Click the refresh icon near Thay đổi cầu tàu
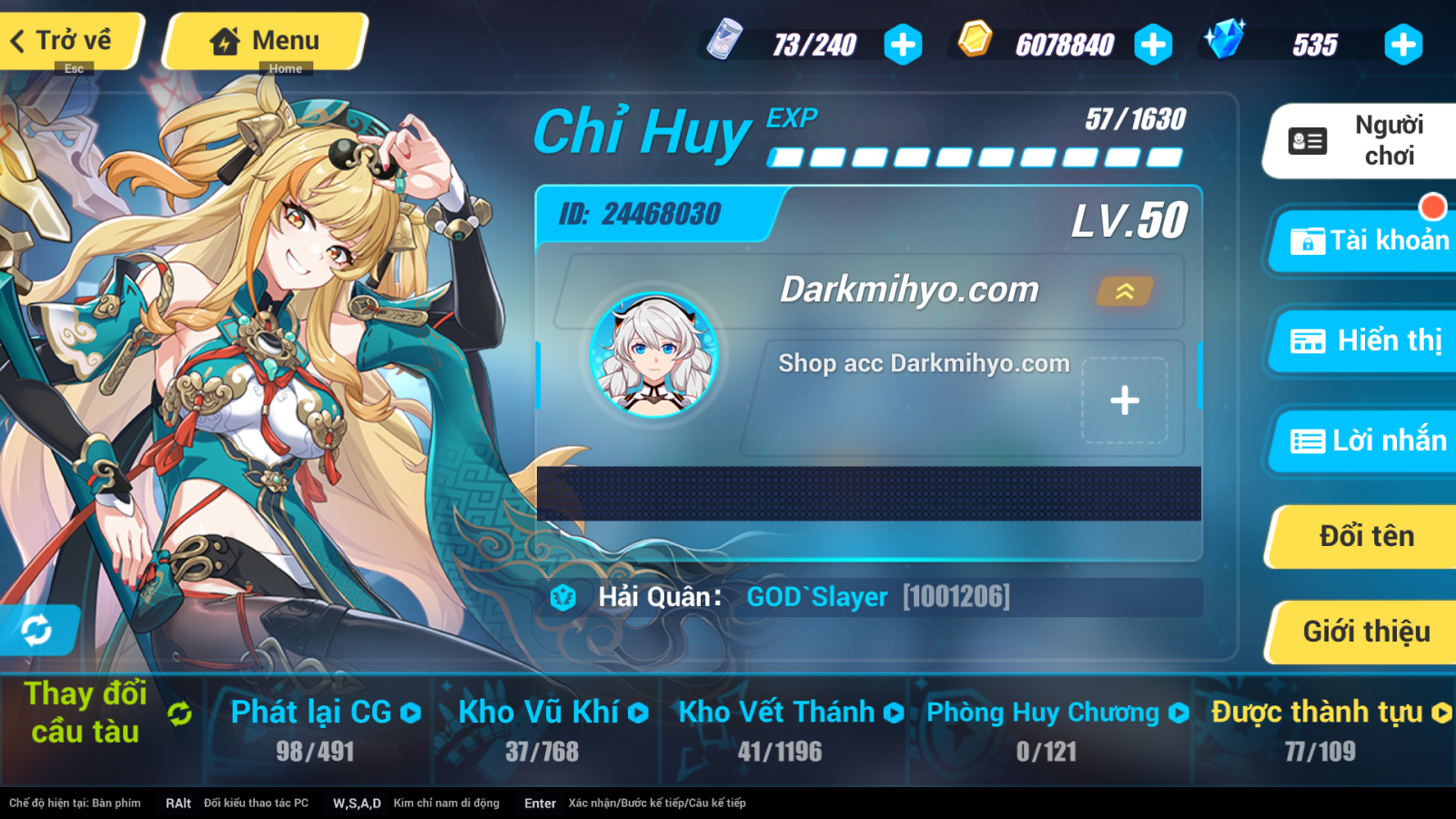 tap(178, 715)
